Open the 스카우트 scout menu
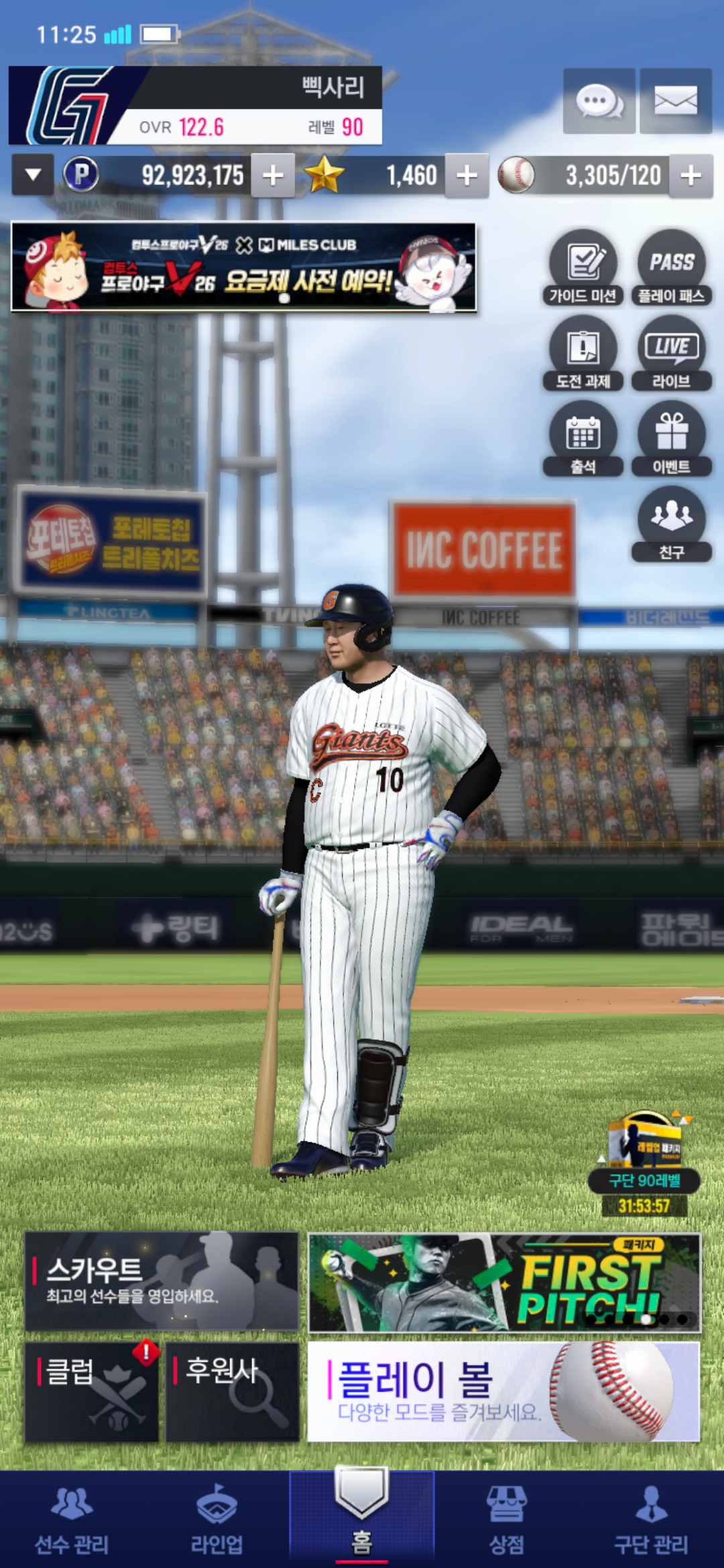Image resolution: width=724 pixels, height=1568 pixels. 162,1281
